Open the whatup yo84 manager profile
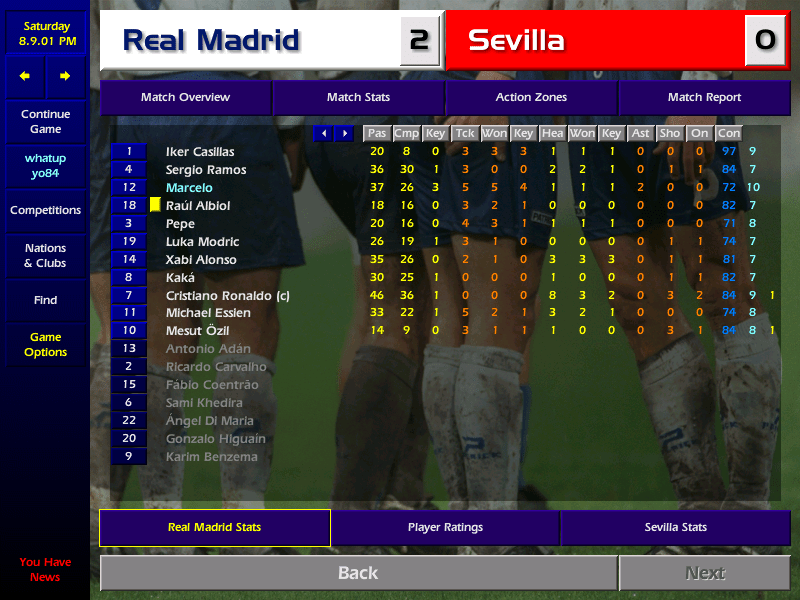 click(45, 166)
